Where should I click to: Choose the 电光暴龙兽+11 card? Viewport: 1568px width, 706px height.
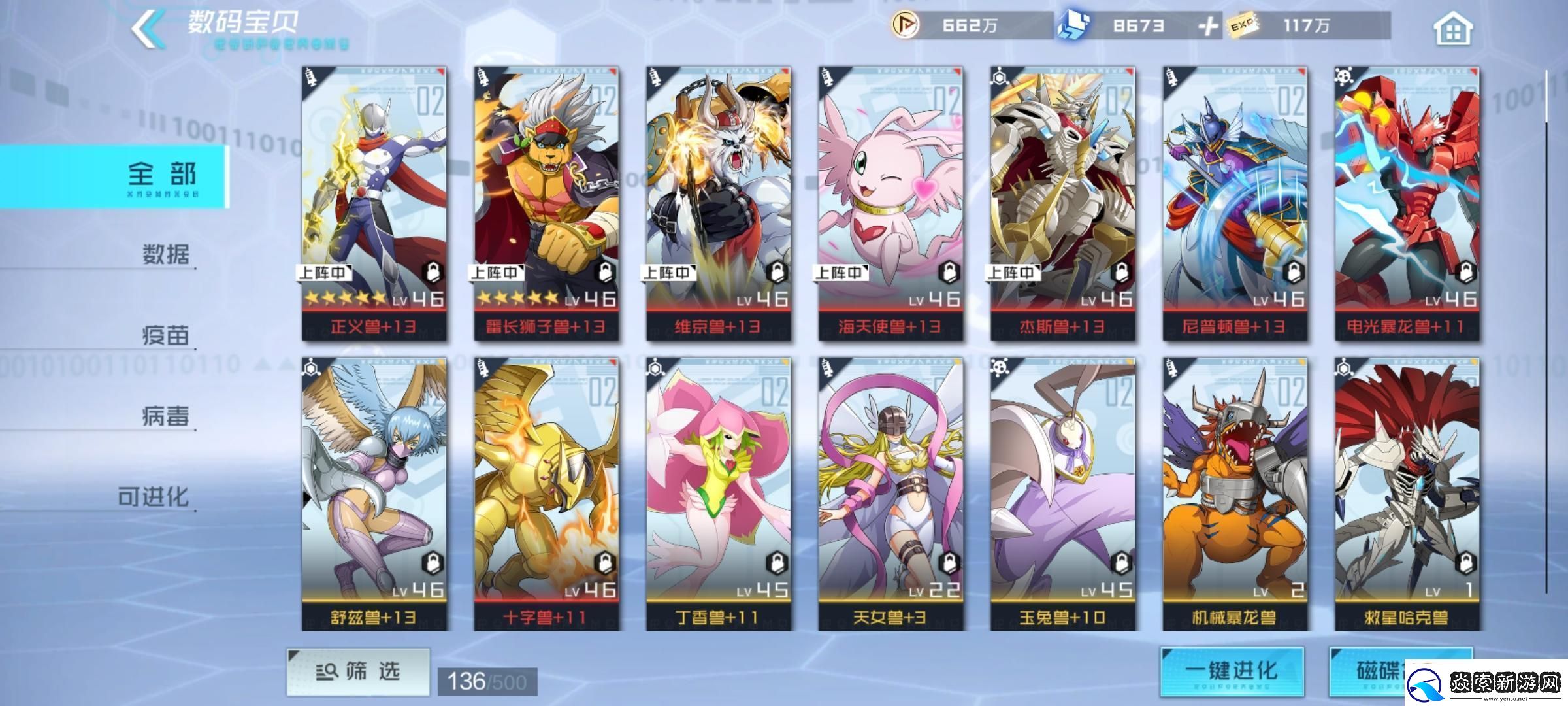[1407, 203]
